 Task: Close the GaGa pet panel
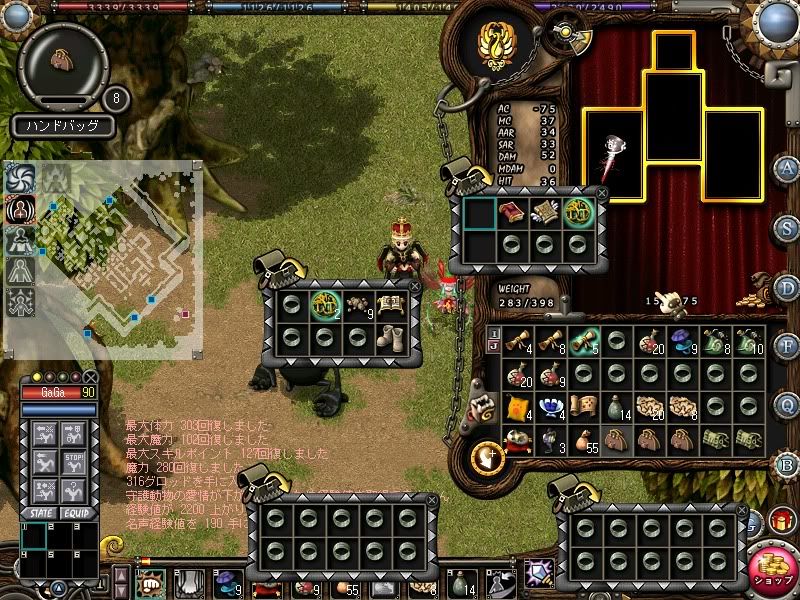coord(90,377)
